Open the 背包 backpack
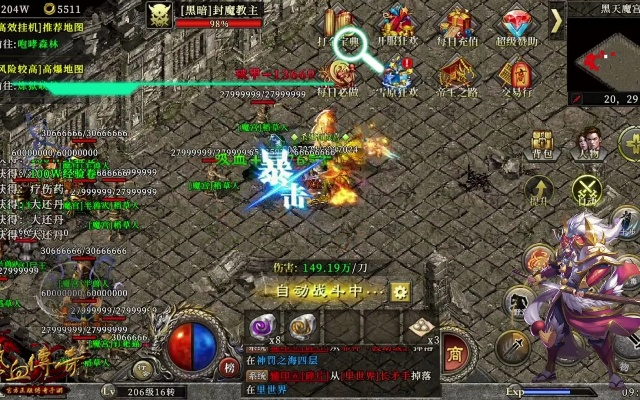This screenshot has height=400, width=640. pyautogui.click(x=542, y=143)
